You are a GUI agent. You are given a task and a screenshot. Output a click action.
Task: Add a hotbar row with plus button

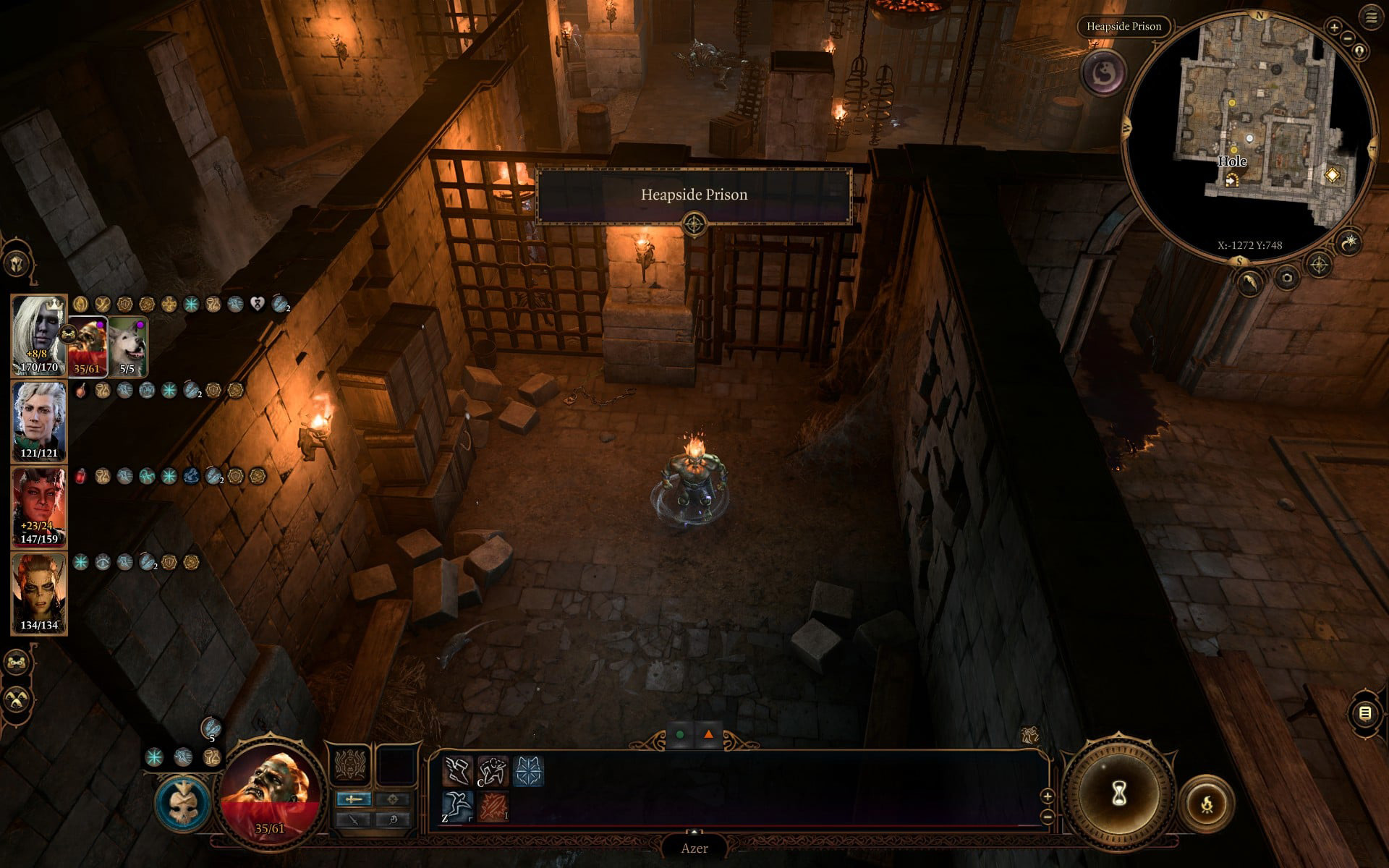click(1047, 796)
